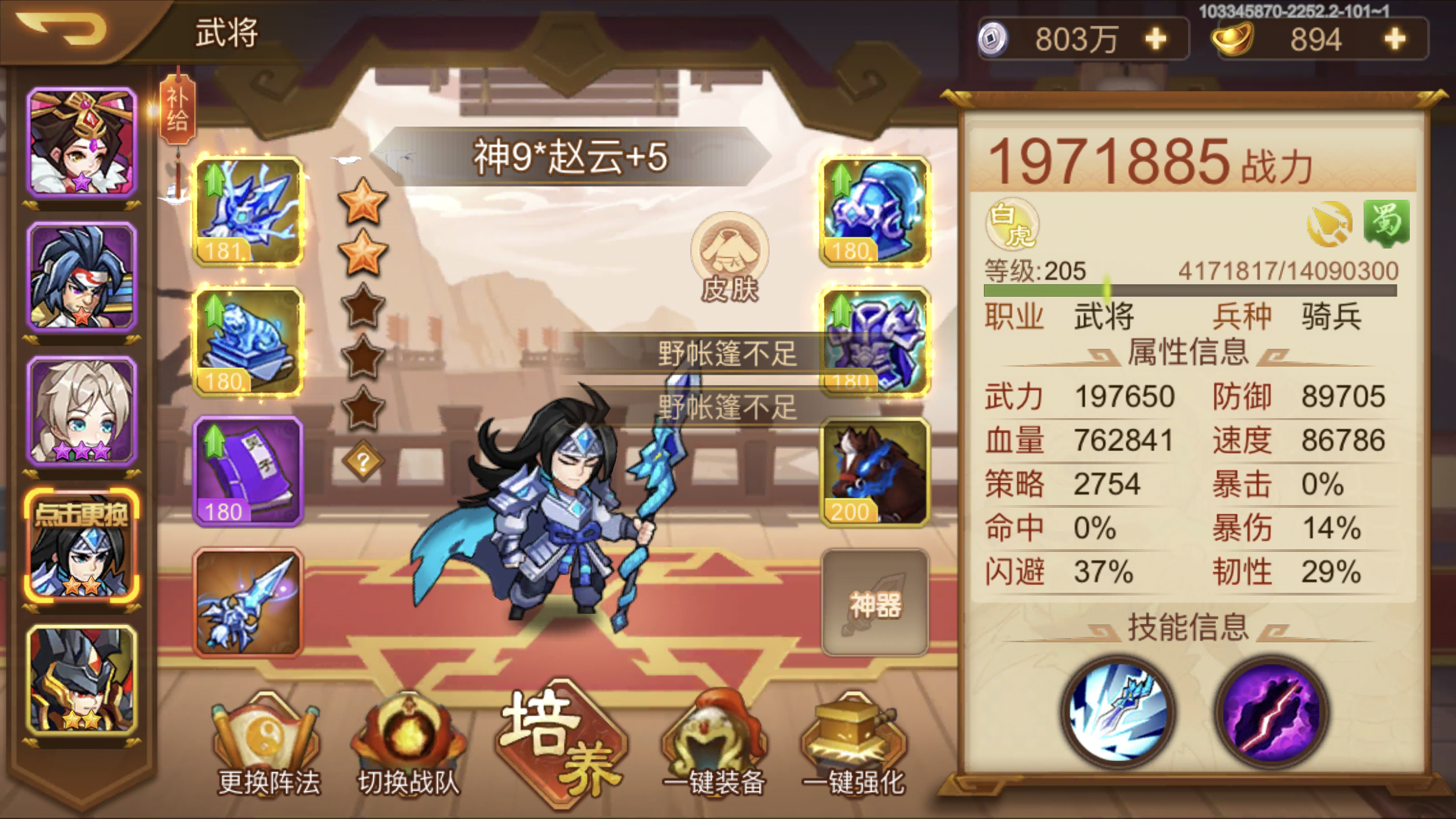Select the blue weapon equipment slot level 181
The width and height of the screenshot is (1456, 819).
247,211
